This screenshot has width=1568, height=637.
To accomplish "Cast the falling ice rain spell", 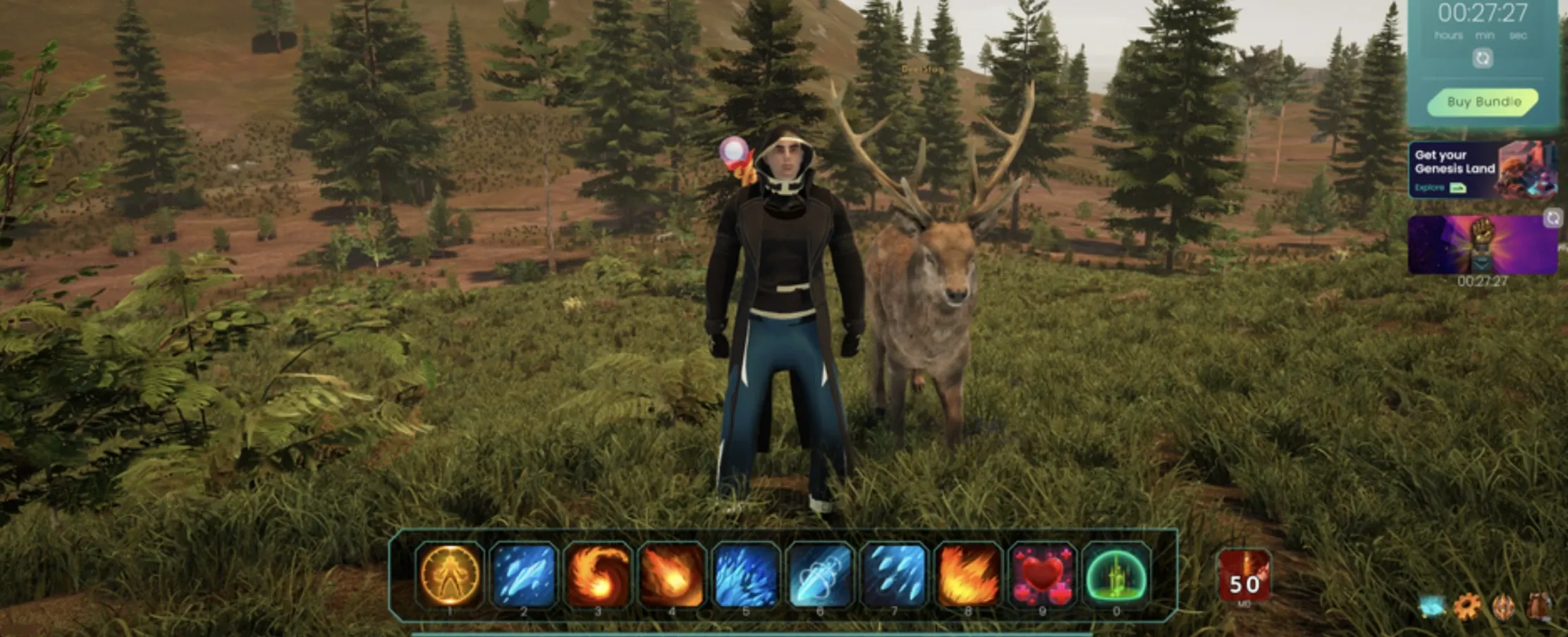I will click(x=894, y=574).
